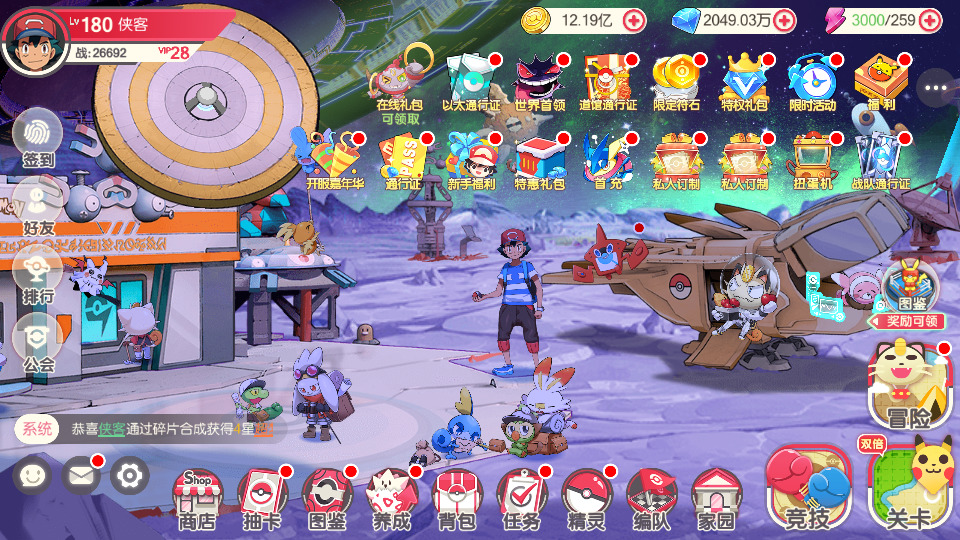Open the 好友 friends list
This screenshot has width=960, height=540.
tap(38, 207)
